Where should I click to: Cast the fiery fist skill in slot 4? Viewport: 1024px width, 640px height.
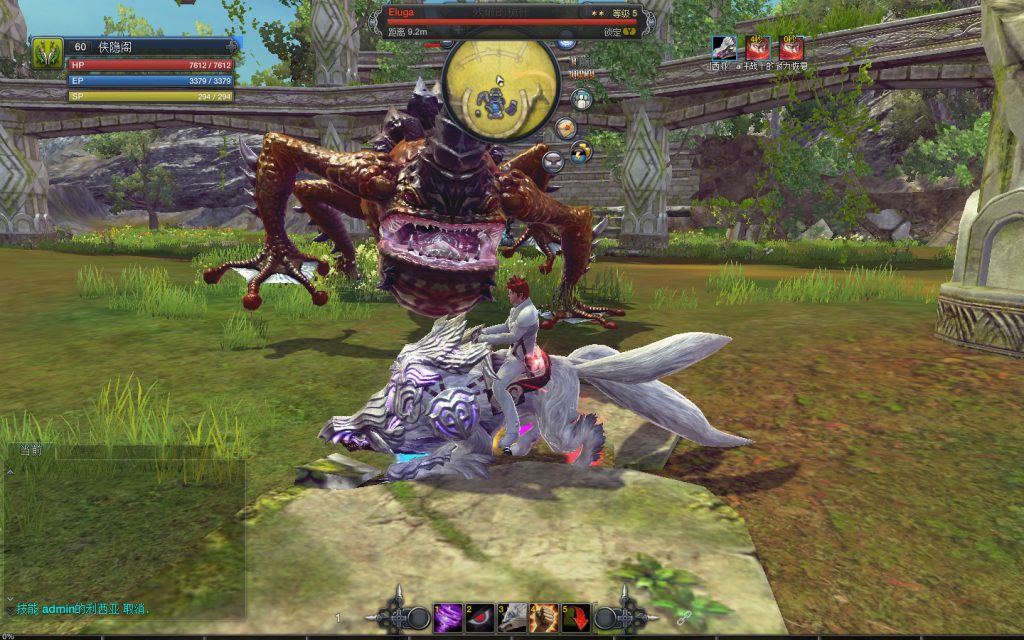coord(544,618)
